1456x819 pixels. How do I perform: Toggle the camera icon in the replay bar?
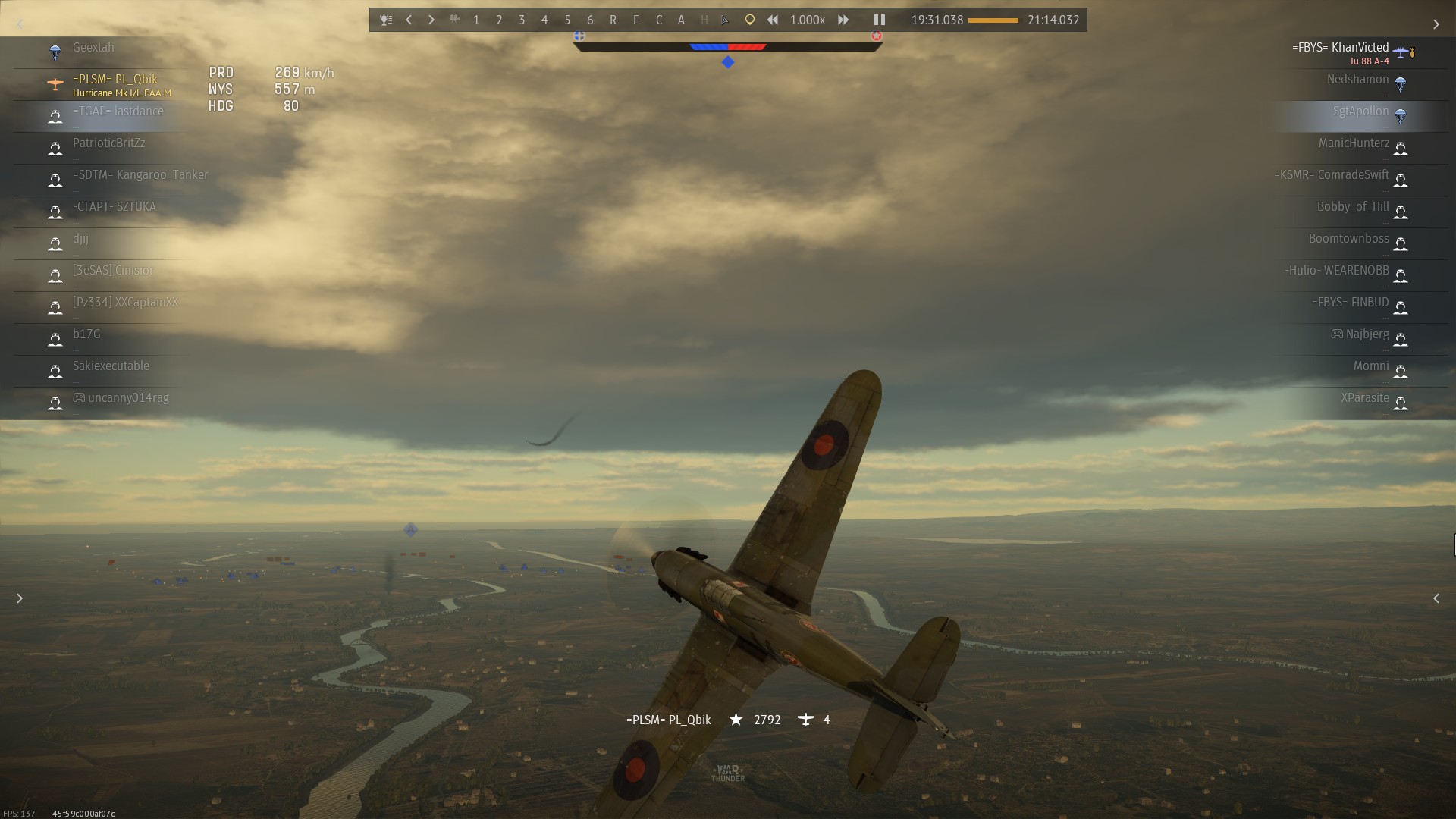point(455,20)
